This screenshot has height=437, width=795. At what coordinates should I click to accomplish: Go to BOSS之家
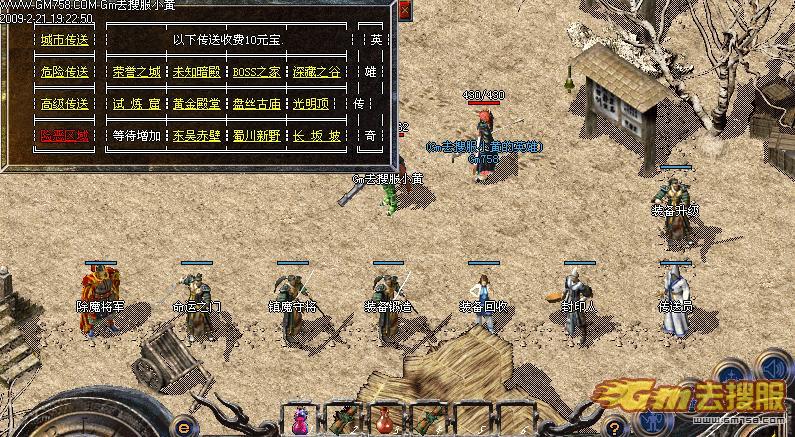[x=255, y=72]
